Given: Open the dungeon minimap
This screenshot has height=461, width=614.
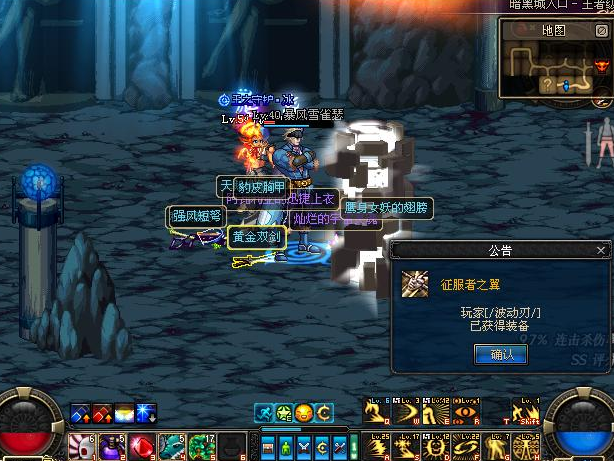Looking at the screenshot, I should (555, 68).
